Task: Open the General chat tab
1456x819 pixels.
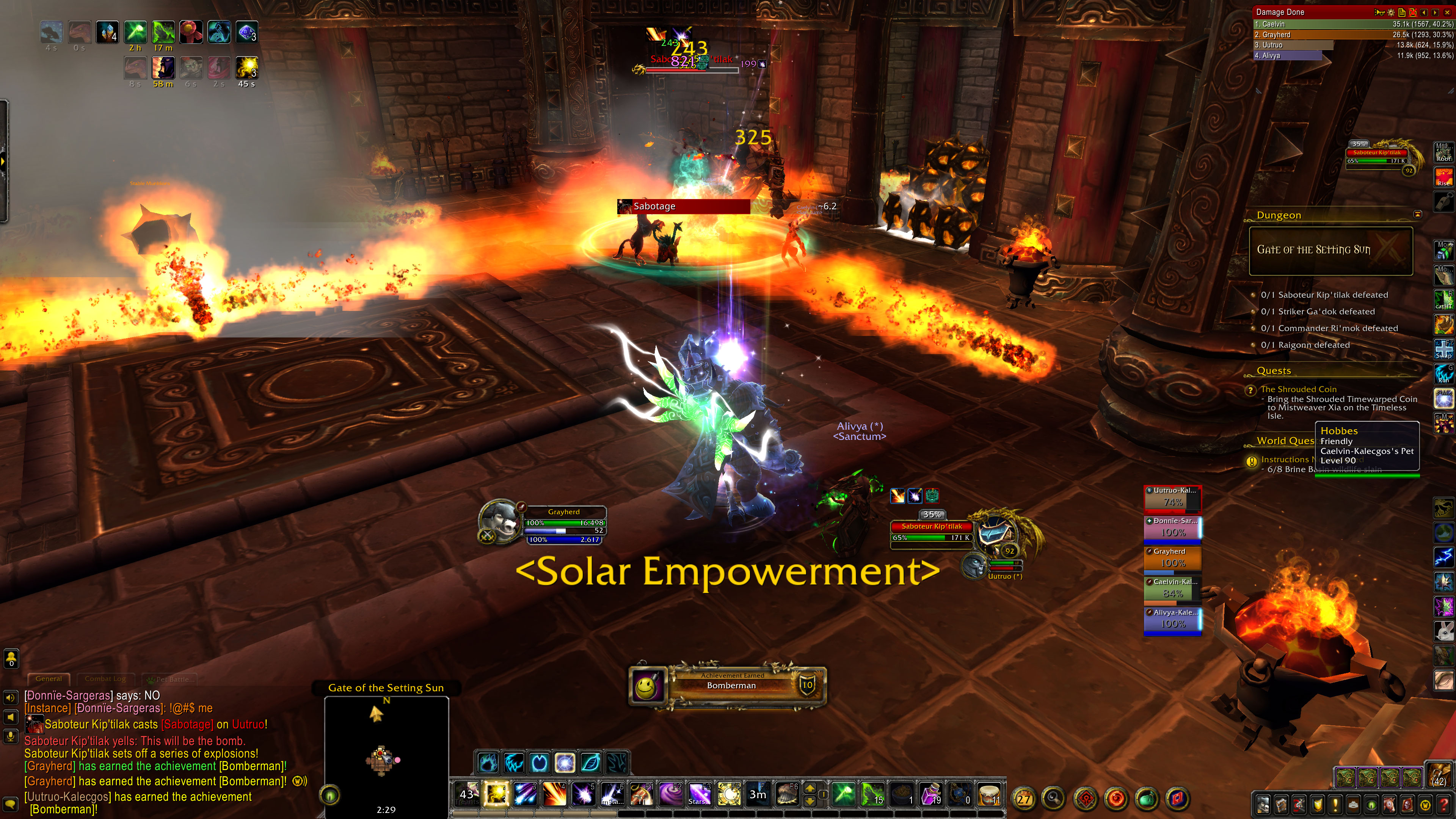Action: click(x=49, y=679)
